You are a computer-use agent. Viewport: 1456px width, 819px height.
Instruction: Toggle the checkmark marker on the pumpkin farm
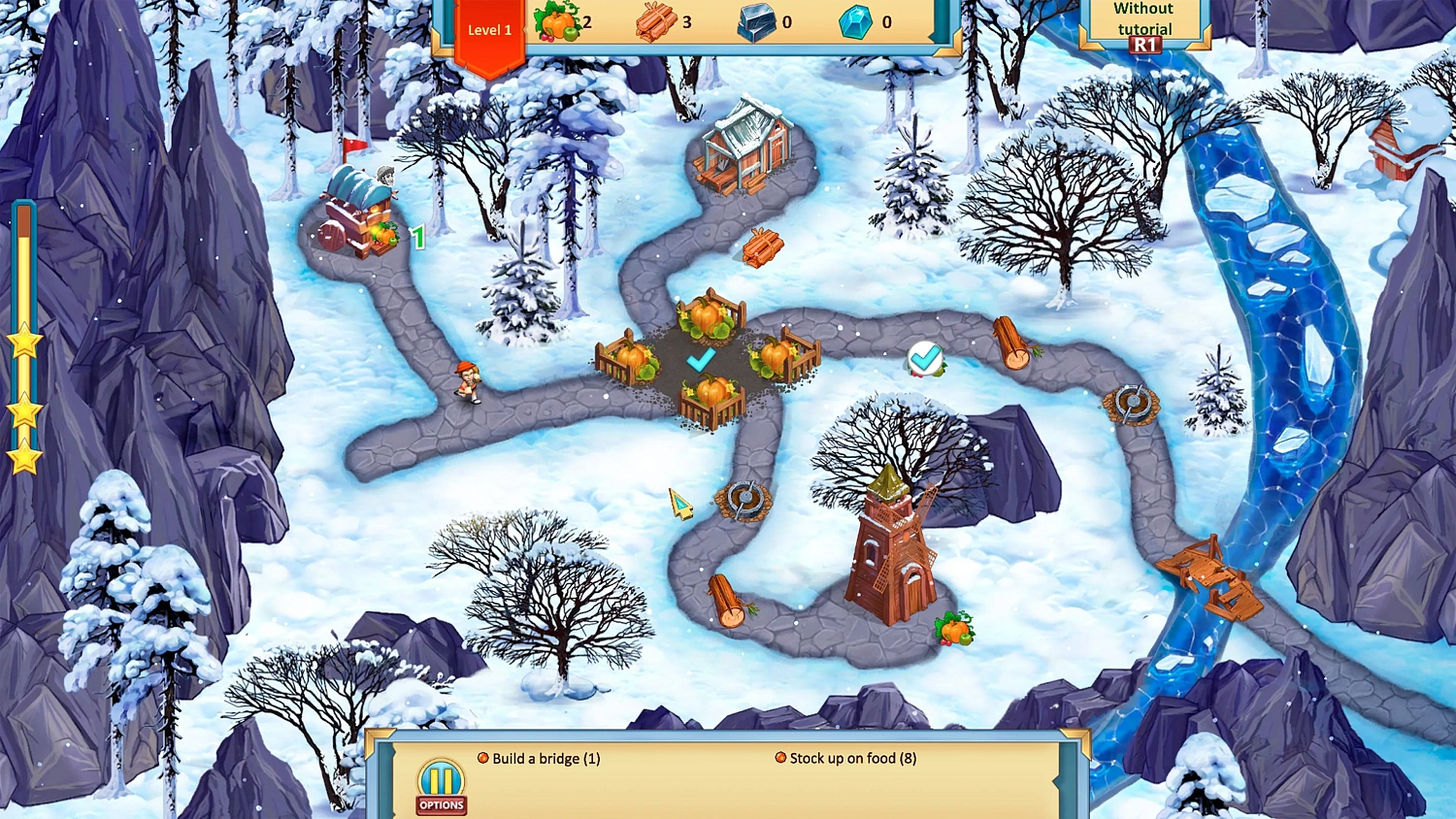click(x=702, y=358)
